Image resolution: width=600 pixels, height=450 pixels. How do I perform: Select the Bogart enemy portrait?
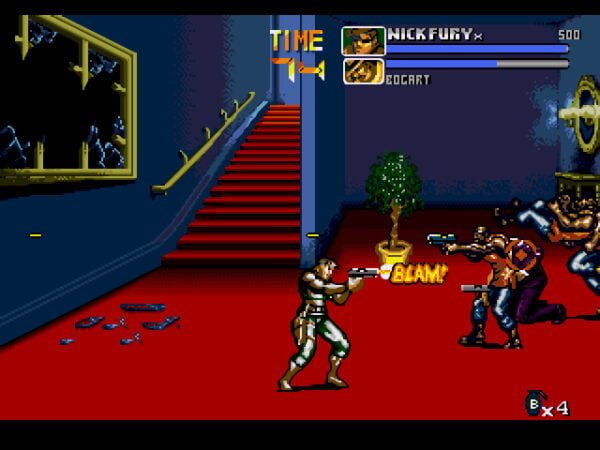(363, 71)
